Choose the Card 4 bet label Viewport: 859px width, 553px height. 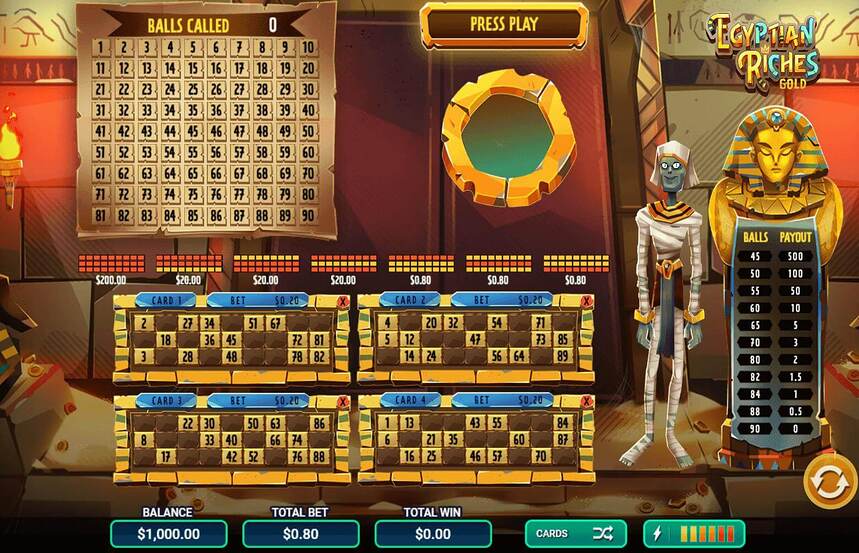(501, 400)
